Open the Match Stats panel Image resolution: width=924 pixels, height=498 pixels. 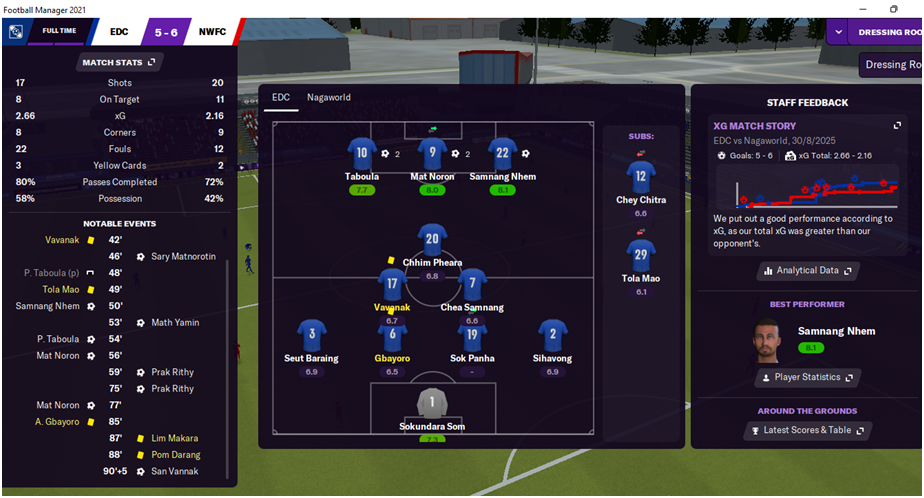pyautogui.click(x=117, y=62)
